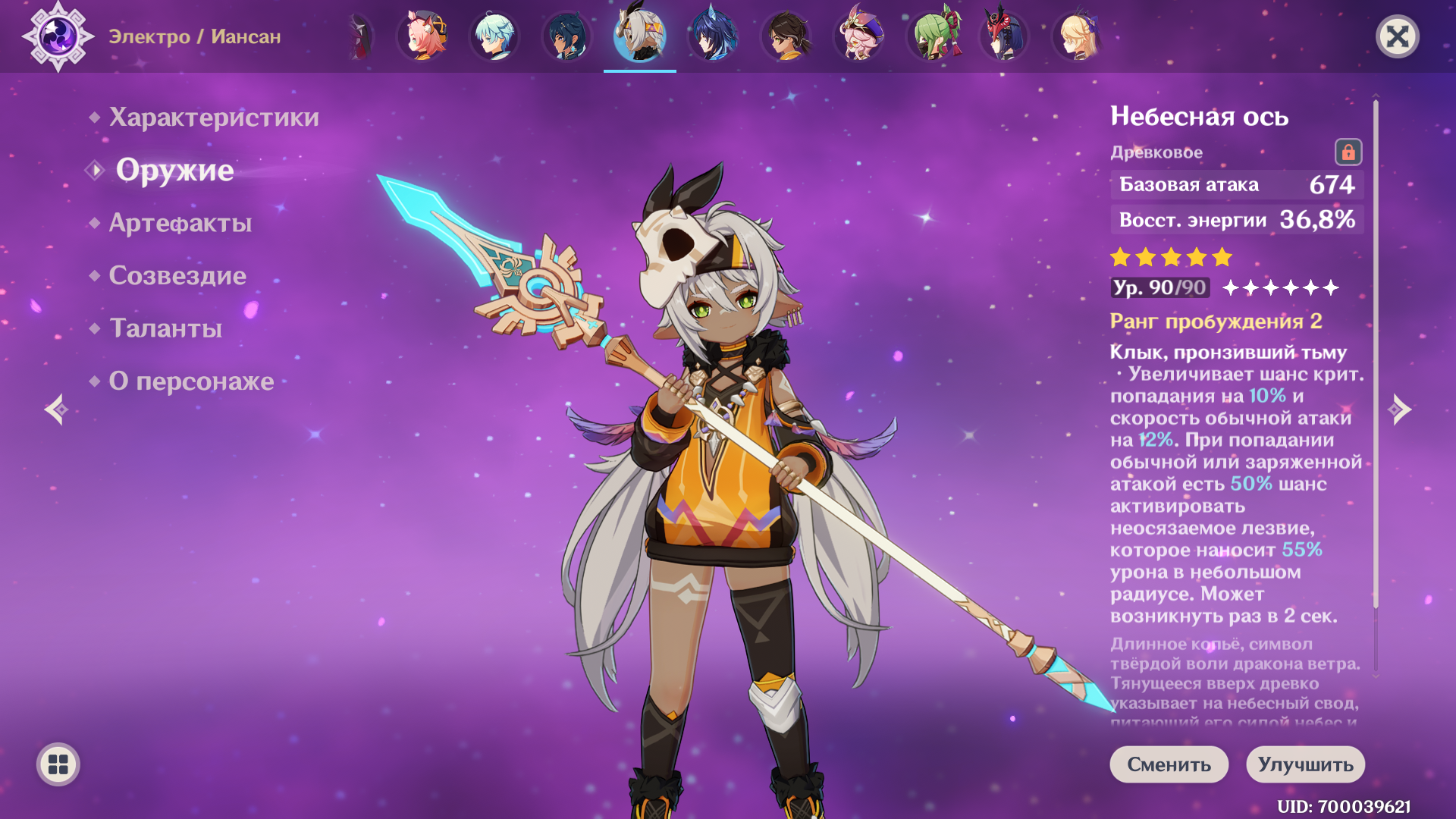Switch to the previous character with left arrow
Screen dimensions: 1456x819
tap(56, 409)
